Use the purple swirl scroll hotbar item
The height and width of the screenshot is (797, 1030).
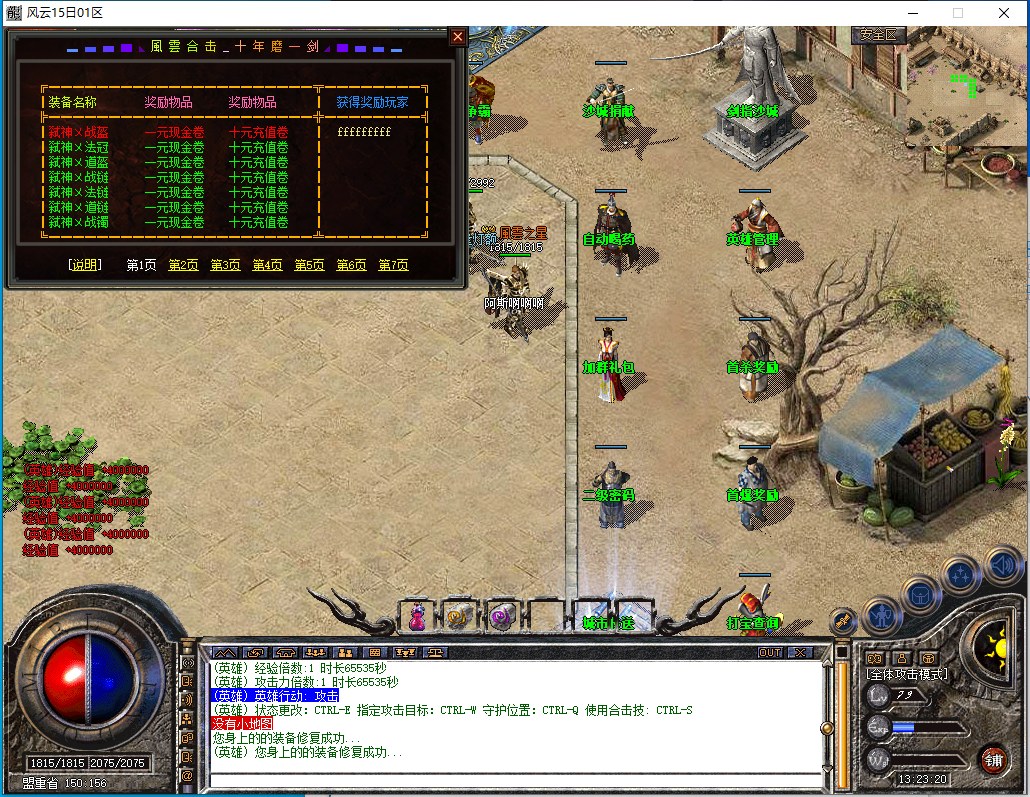502,618
